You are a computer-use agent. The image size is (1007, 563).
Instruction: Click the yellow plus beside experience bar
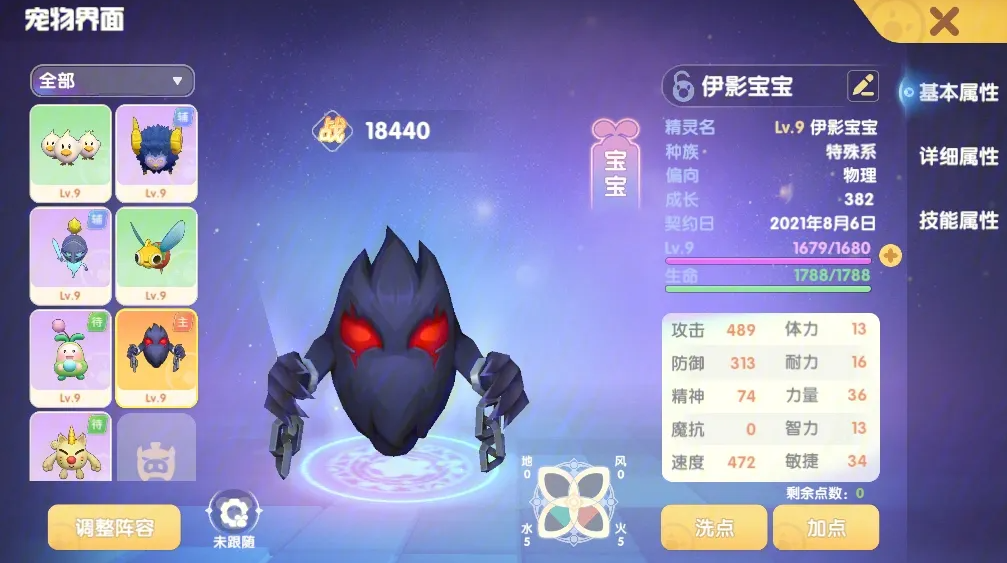(x=889, y=255)
